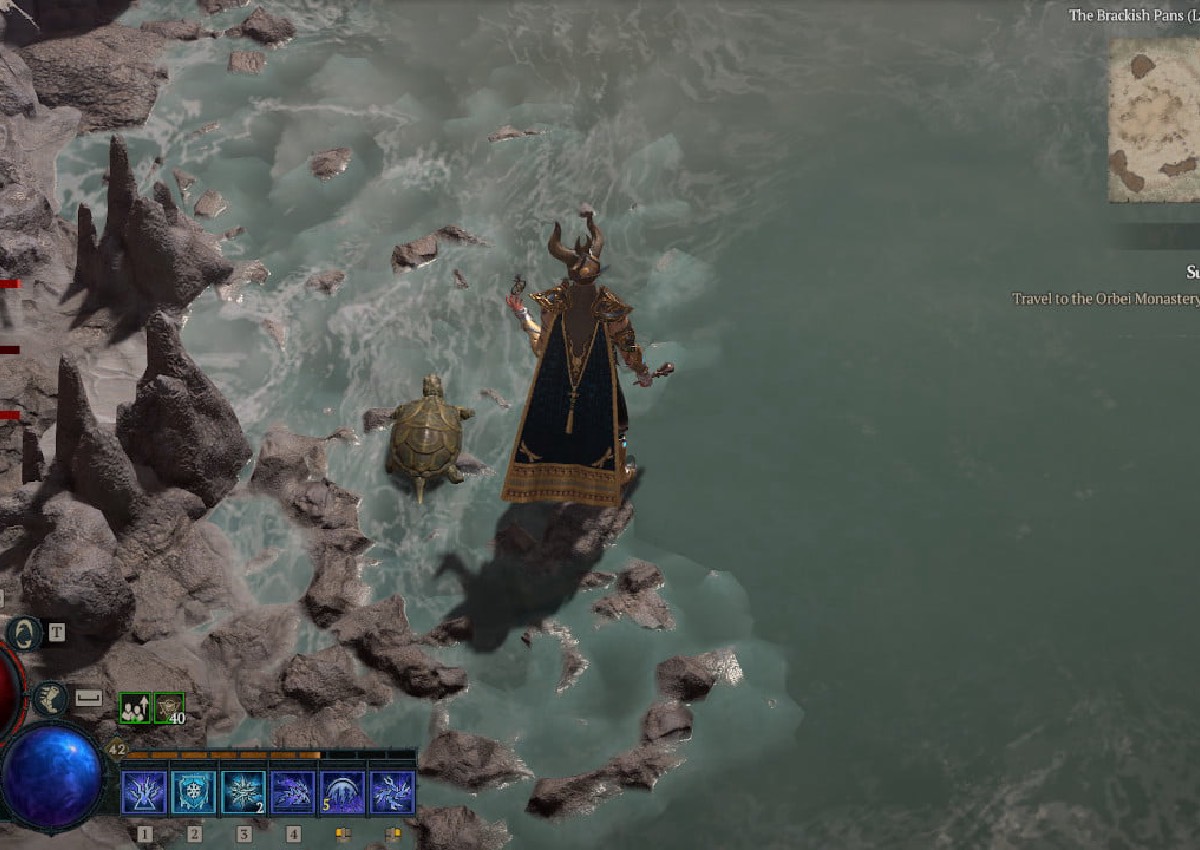1200x850 pixels.
Task: Activate the lightning tree skill in slot 1
Action: click(144, 792)
